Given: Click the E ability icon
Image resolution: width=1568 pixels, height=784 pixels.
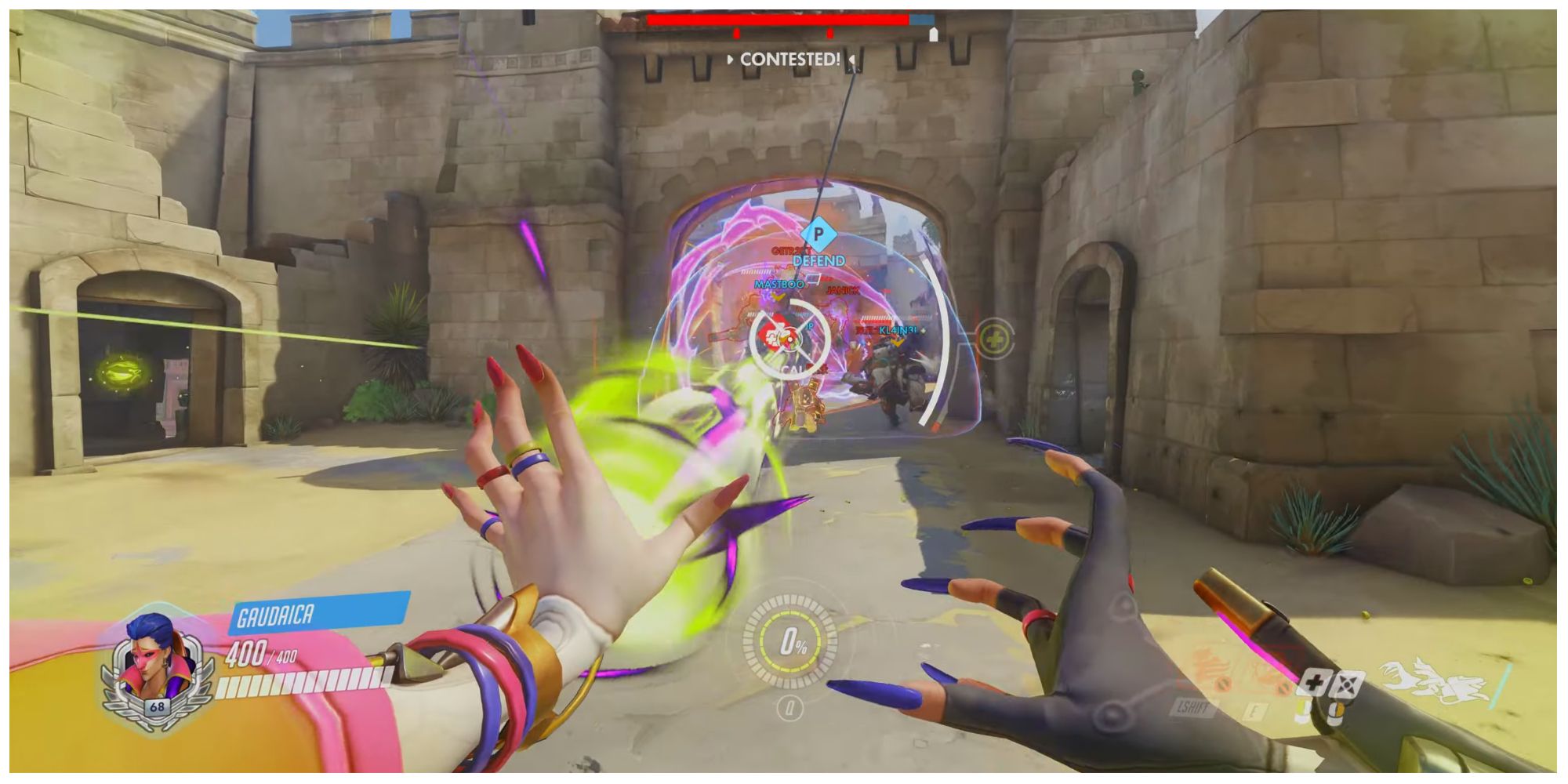Looking at the screenshot, I should pyautogui.click(x=1253, y=710).
